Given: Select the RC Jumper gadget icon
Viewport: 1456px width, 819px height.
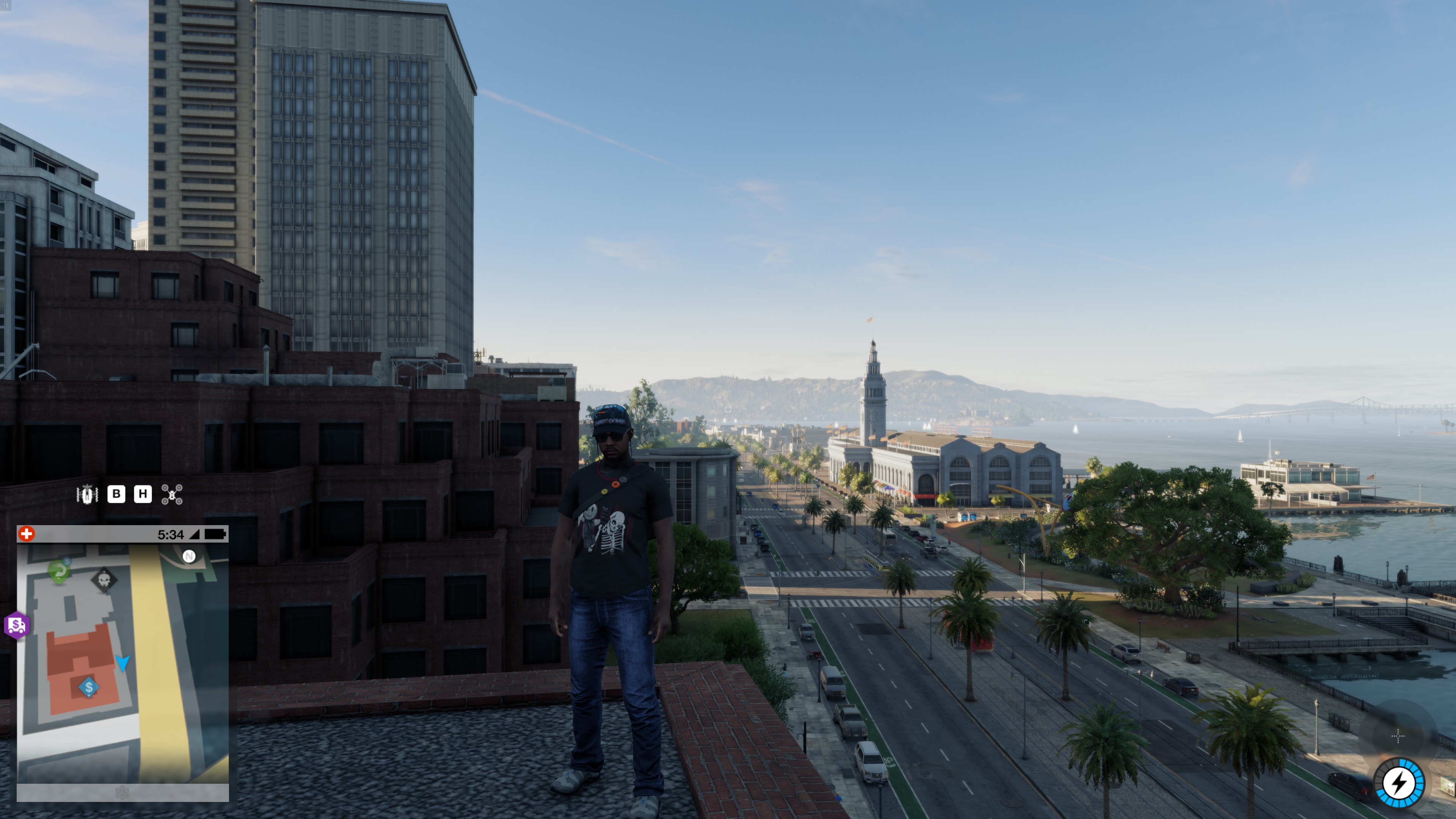Looking at the screenshot, I should point(87,494).
